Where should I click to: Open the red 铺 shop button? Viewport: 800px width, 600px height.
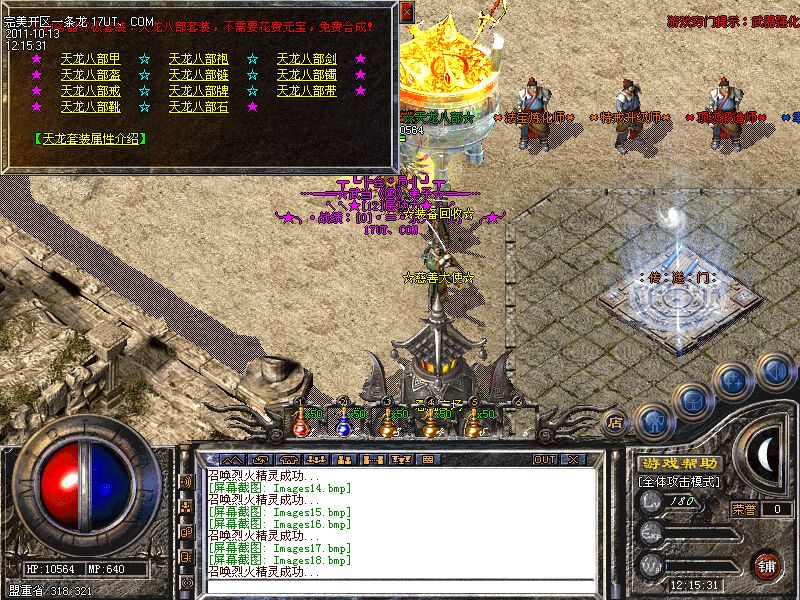click(768, 565)
